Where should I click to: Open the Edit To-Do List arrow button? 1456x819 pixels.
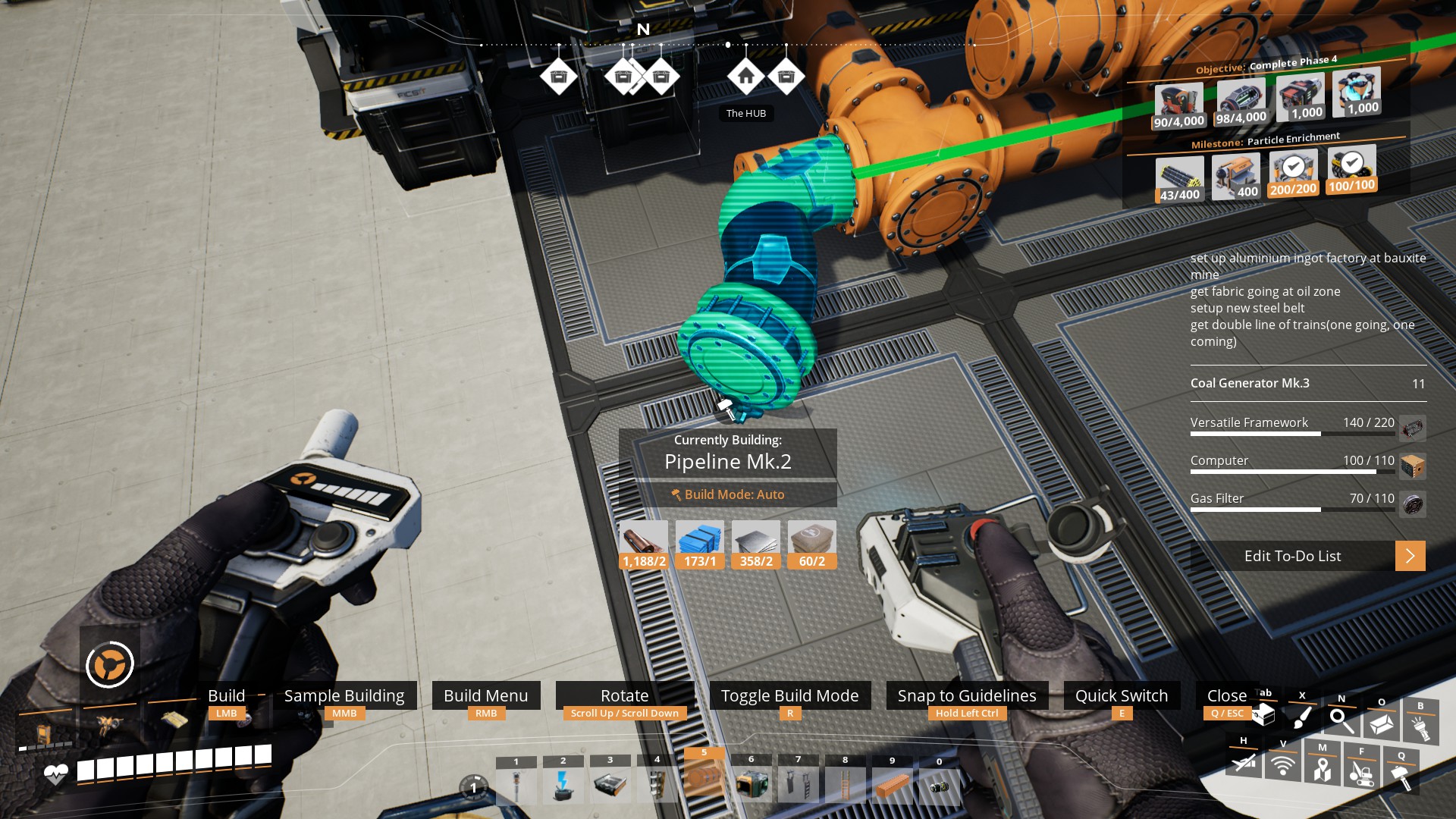(x=1410, y=556)
